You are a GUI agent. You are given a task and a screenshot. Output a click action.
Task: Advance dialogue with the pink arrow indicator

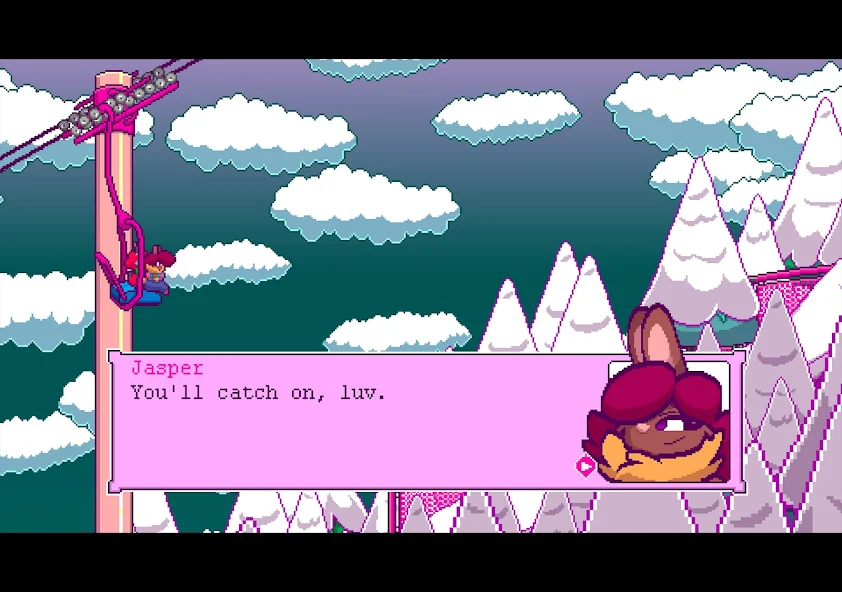pos(585,465)
